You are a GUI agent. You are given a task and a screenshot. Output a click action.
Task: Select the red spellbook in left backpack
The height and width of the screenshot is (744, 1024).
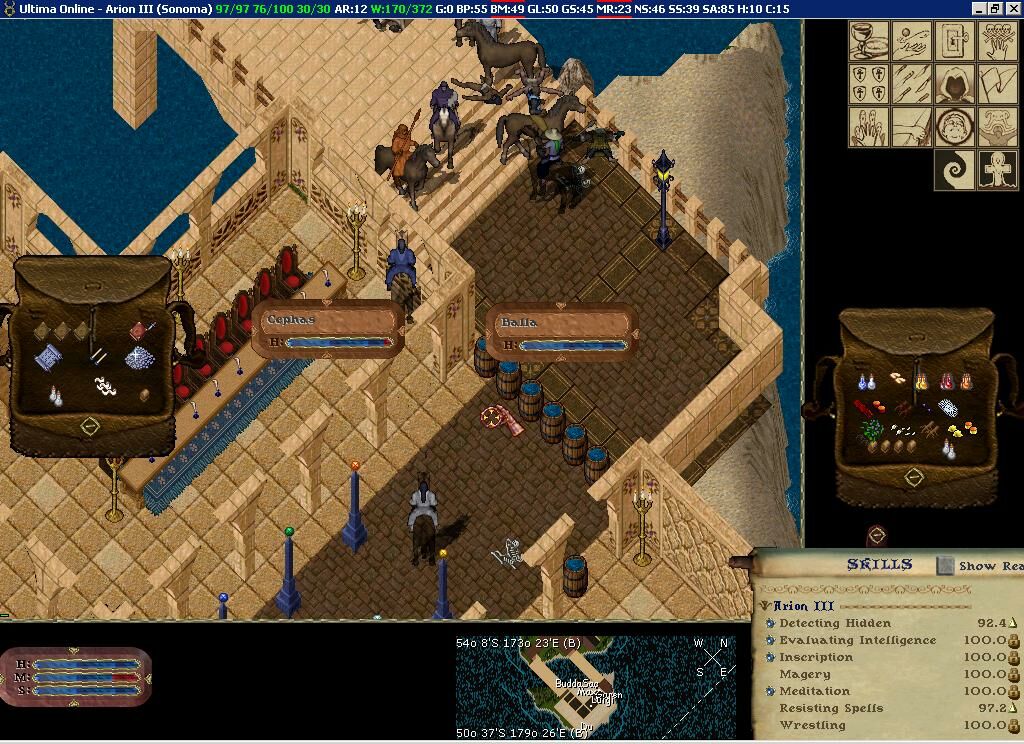(140, 330)
